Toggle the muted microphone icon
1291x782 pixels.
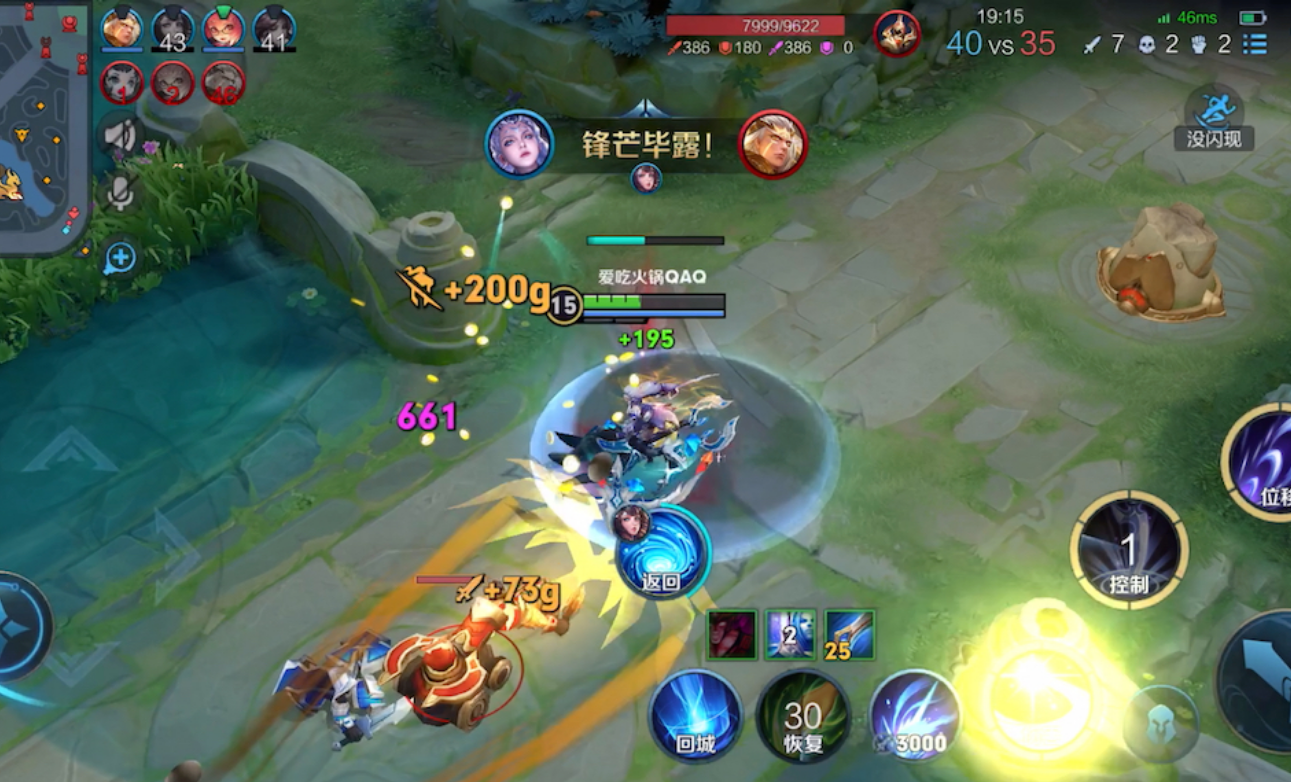pos(120,193)
